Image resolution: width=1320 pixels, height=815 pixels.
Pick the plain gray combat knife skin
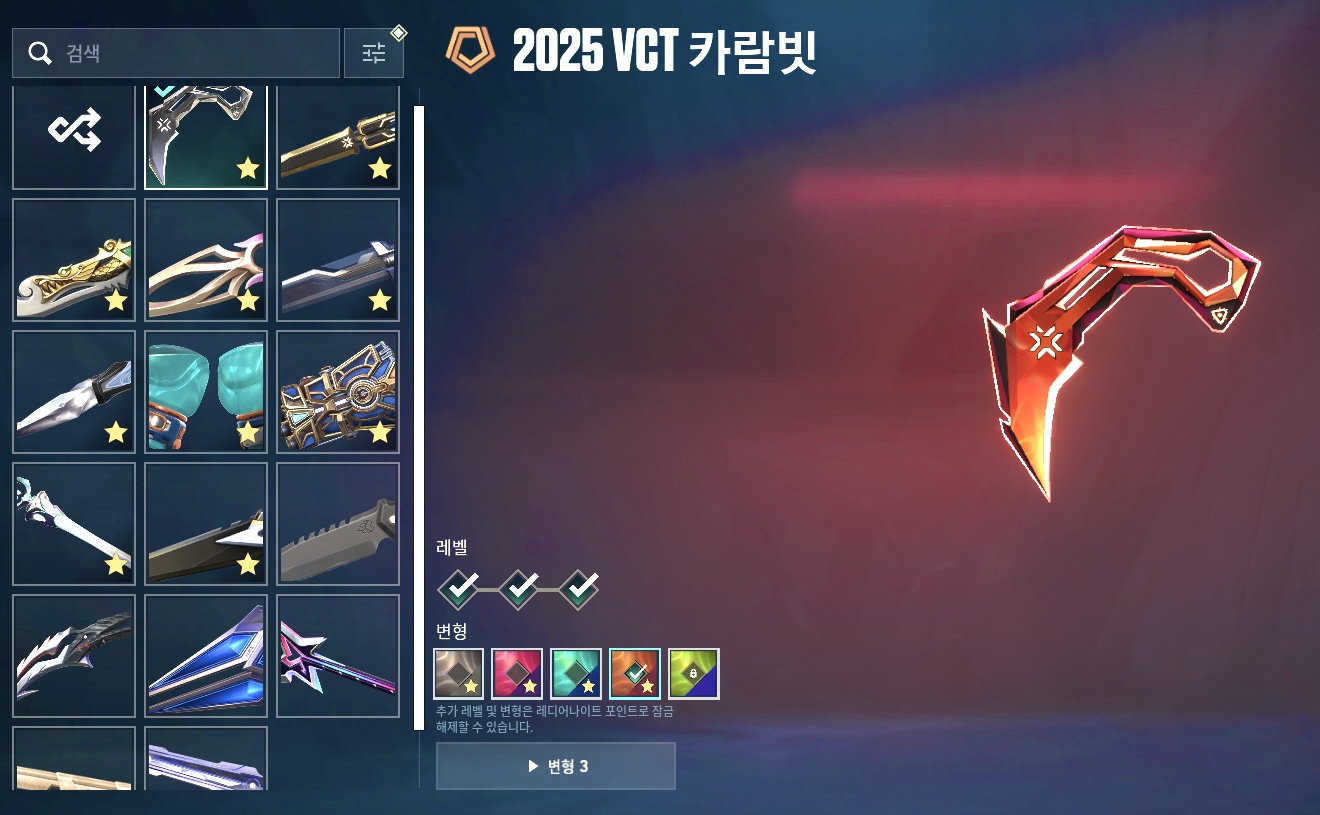338,524
